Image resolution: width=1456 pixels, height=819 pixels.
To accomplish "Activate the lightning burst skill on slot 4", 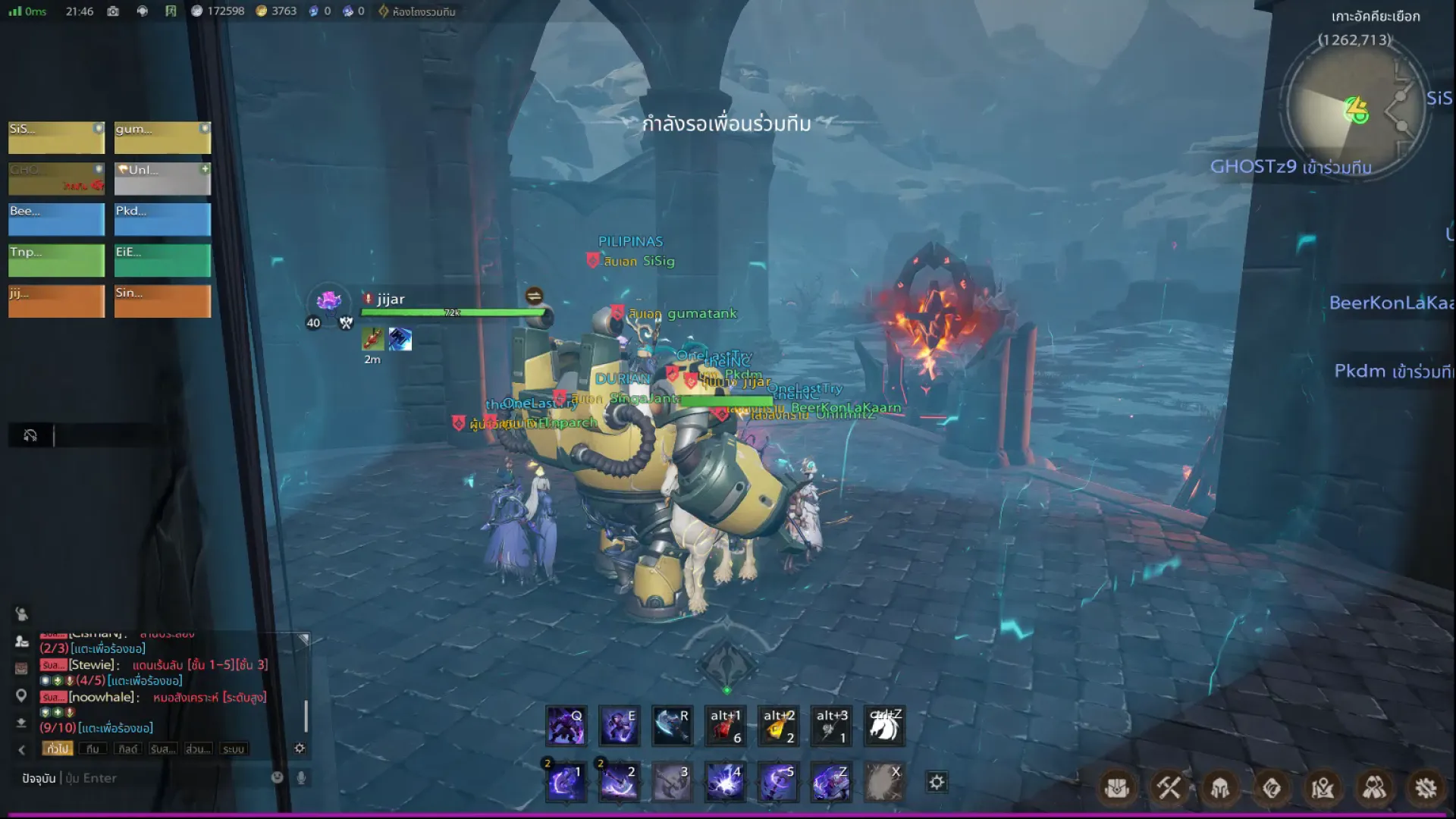I will click(x=725, y=783).
